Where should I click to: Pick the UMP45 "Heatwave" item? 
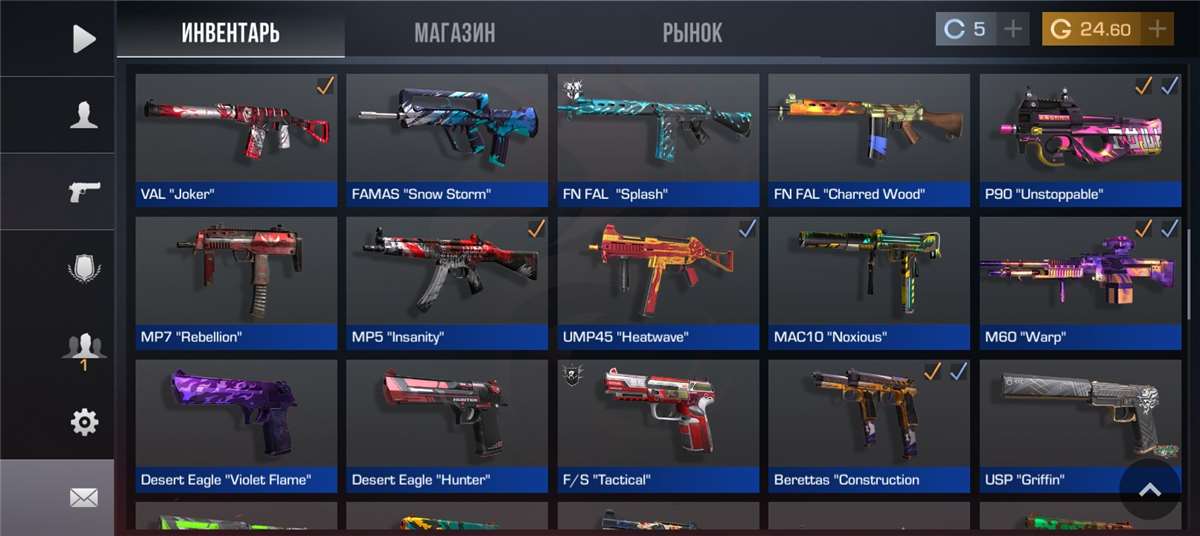pos(658,283)
